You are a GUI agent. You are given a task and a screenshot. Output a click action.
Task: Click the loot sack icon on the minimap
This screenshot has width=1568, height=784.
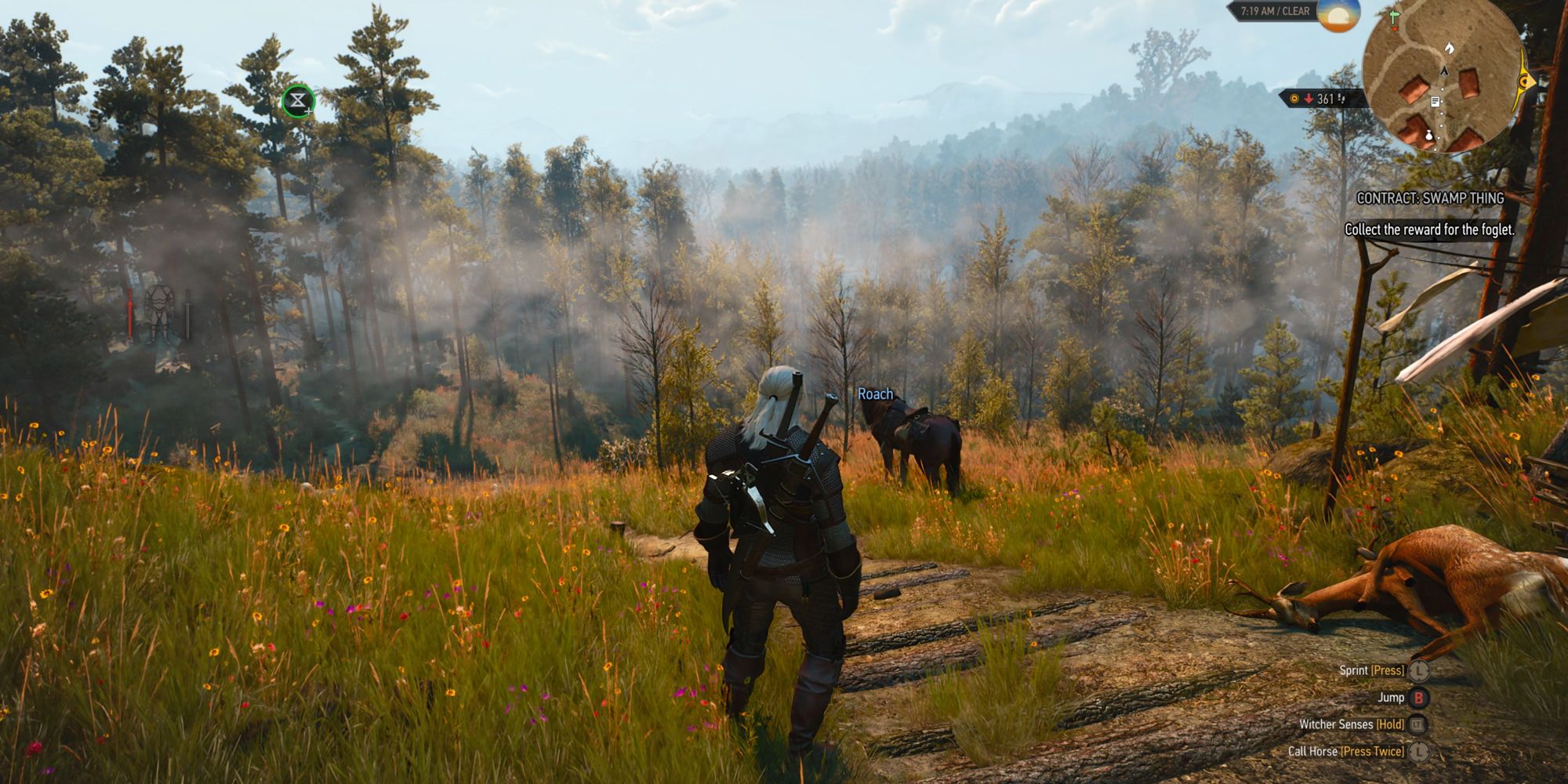(x=1428, y=136)
